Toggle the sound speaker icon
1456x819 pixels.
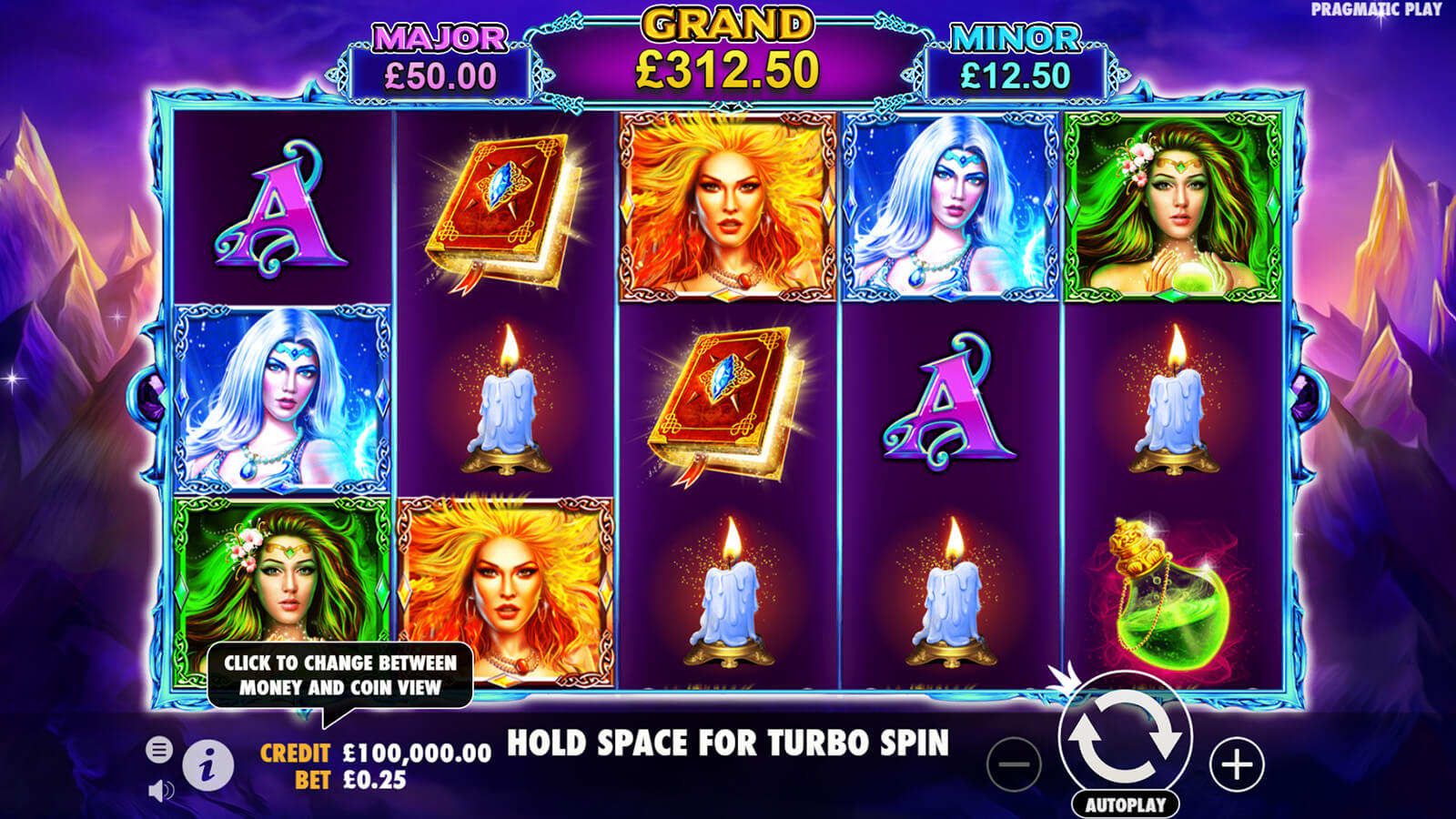point(160,791)
